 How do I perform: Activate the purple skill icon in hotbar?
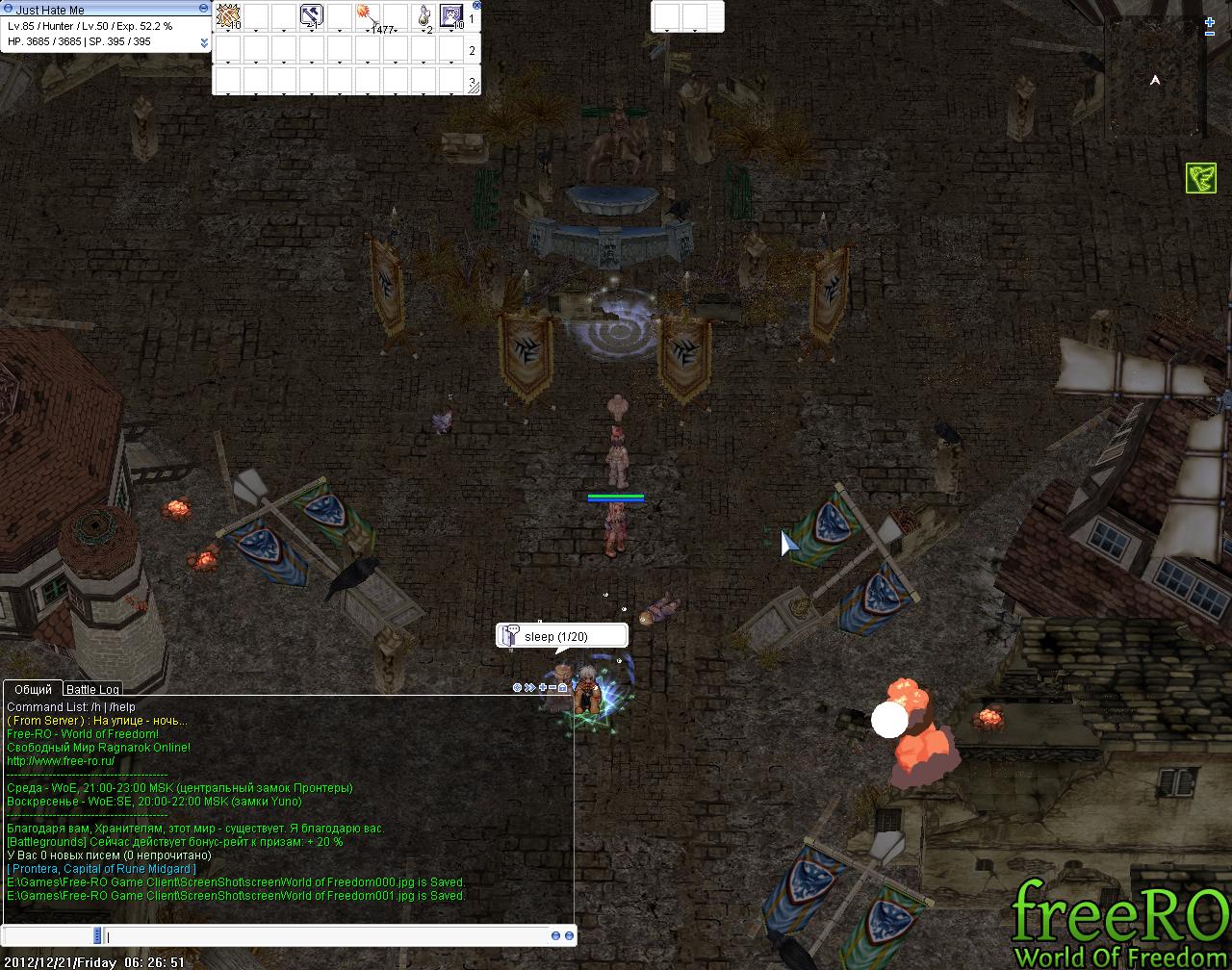451,16
